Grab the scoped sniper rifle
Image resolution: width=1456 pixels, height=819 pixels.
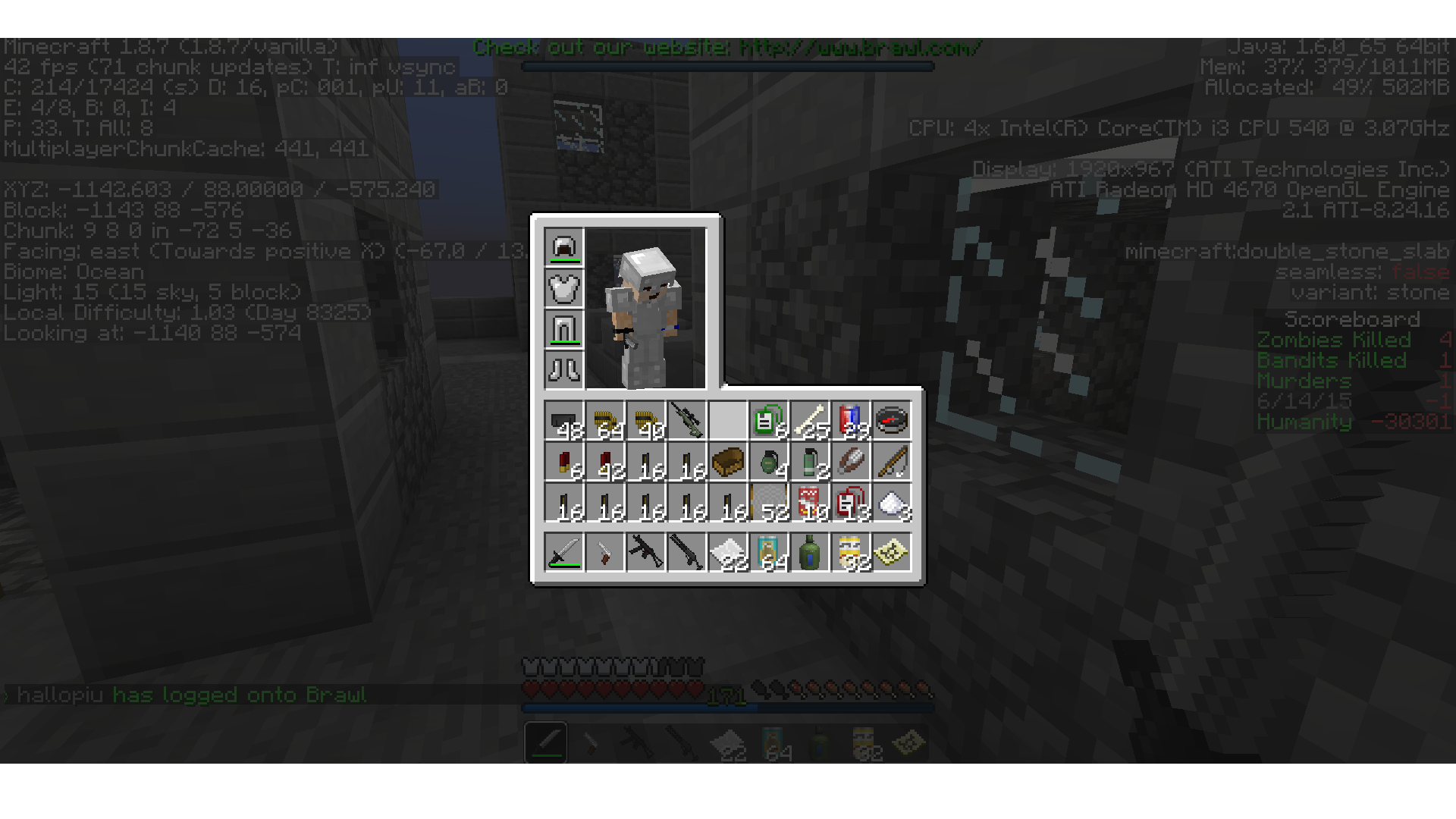pos(686,420)
